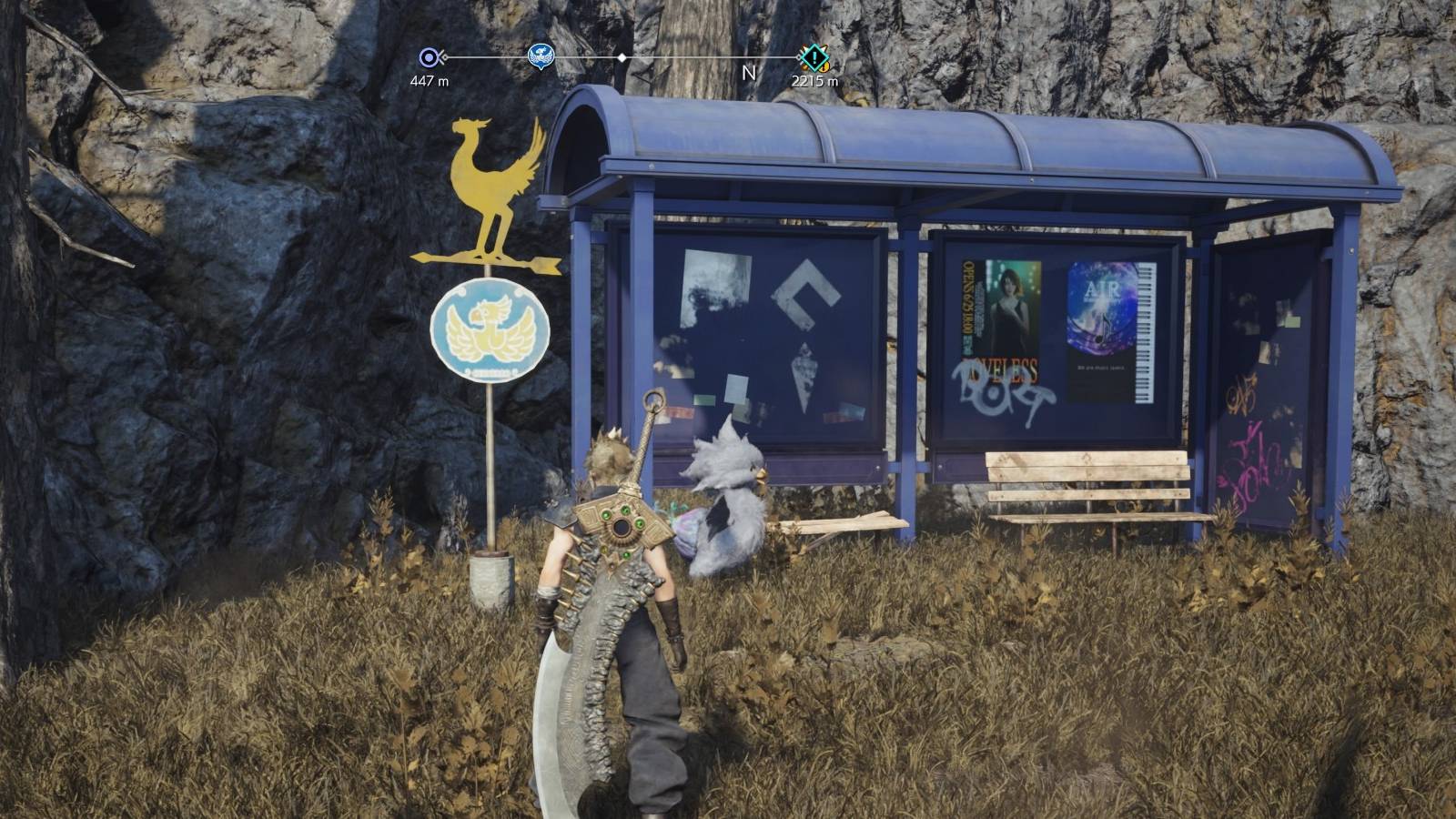Viewport: 1456px width, 819px height.
Task: Toggle the notch marker beside the 2215 m objective
Action: pyautogui.click(x=798, y=56)
